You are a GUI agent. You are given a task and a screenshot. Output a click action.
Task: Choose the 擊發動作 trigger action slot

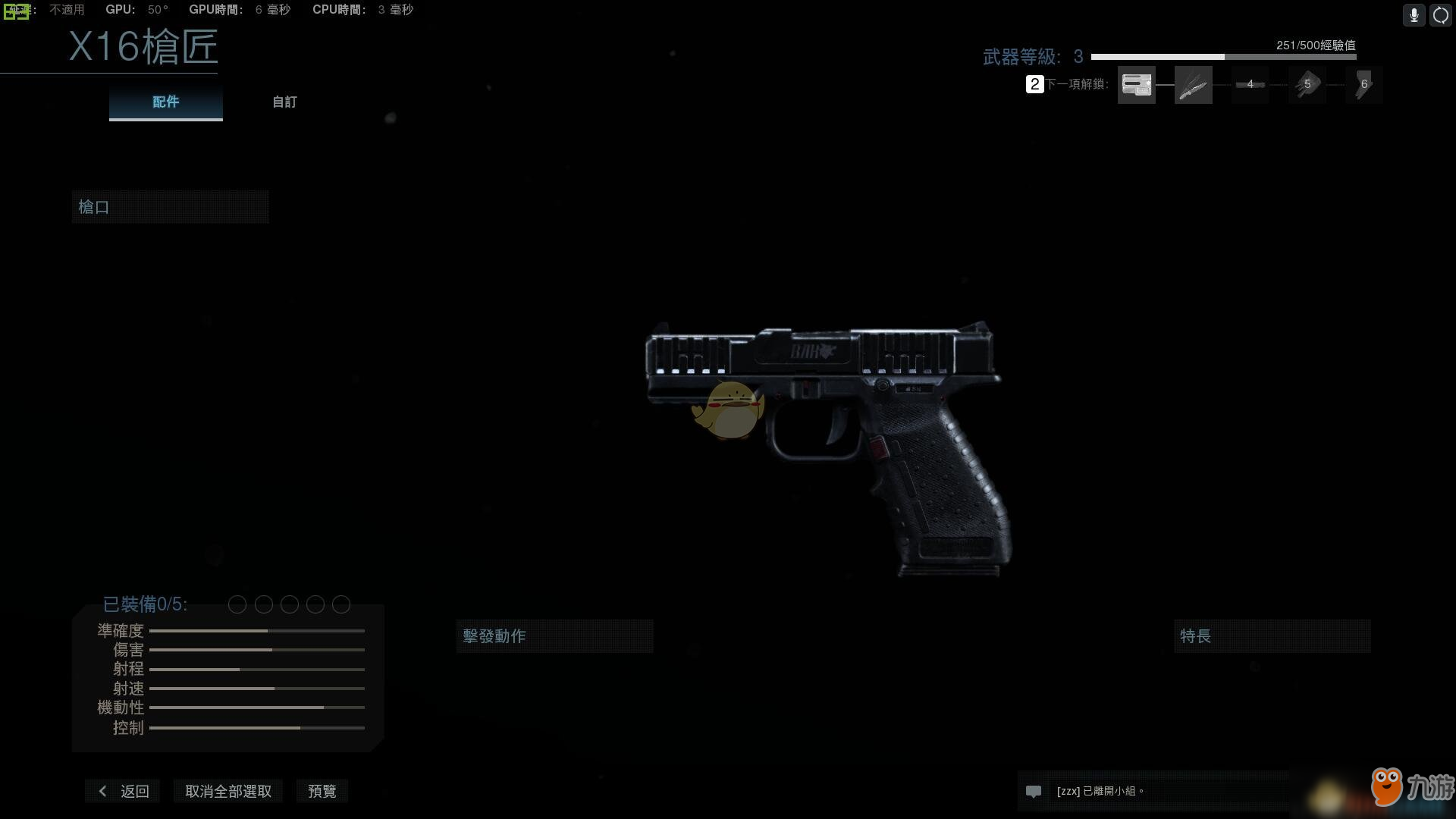554,636
